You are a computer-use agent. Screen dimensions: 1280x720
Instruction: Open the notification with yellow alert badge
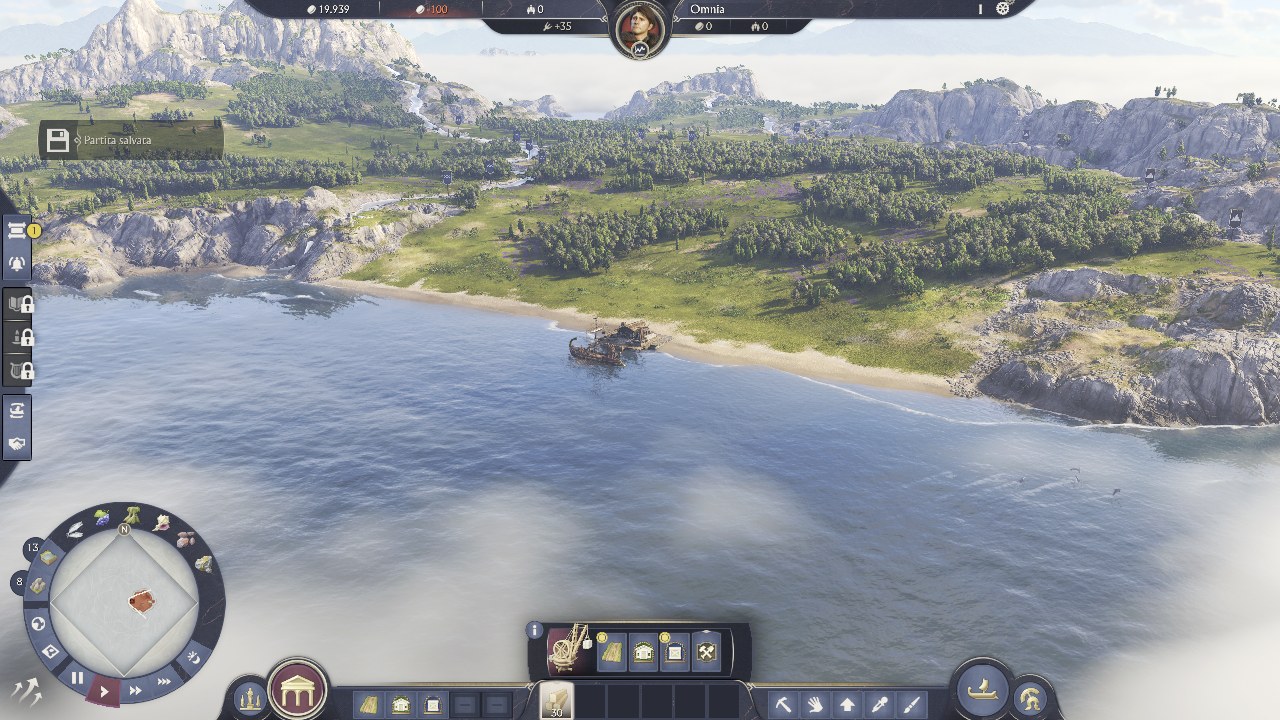click(18, 231)
